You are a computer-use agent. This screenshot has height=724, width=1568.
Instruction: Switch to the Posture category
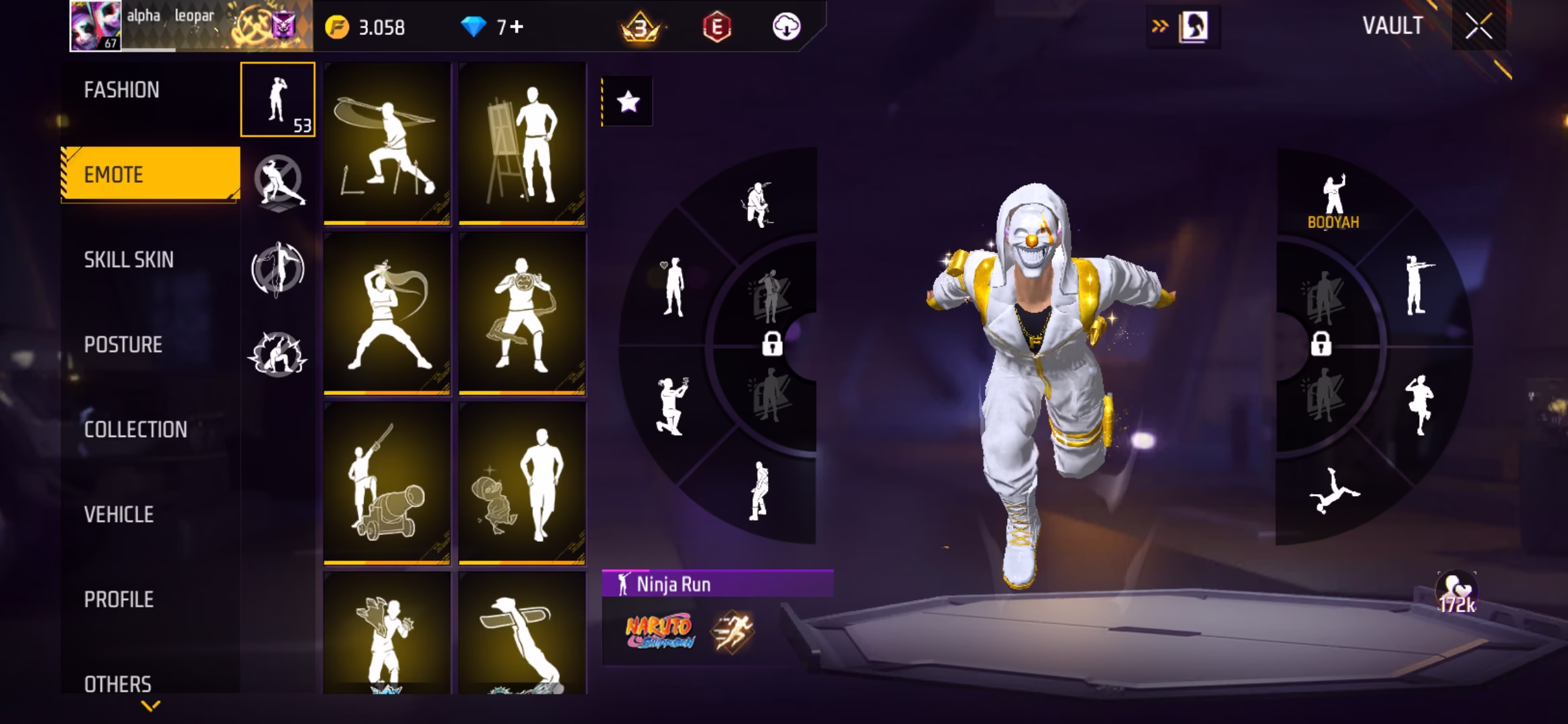coord(123,345)
